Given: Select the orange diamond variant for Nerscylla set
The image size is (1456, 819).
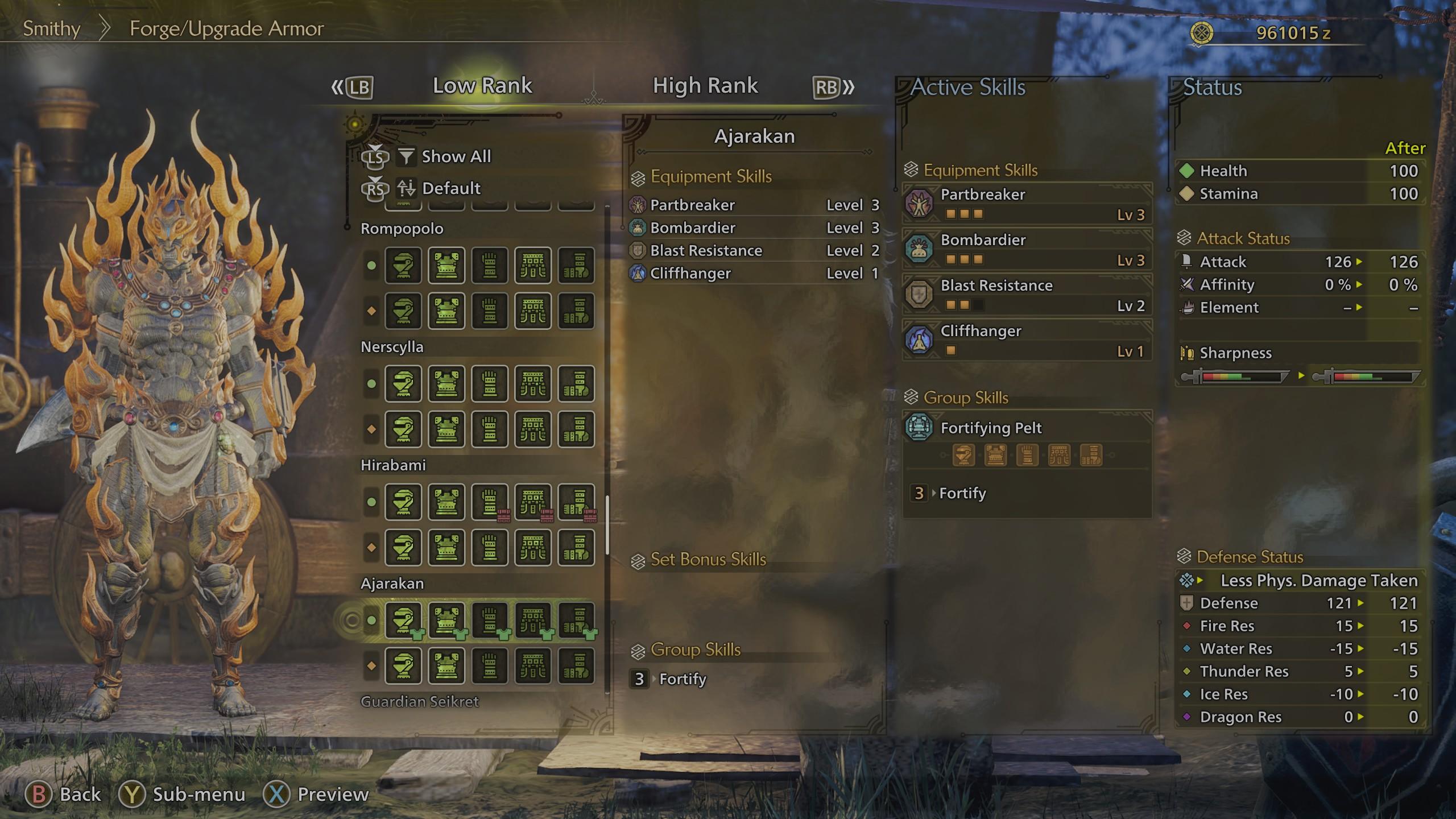Looking at the screenshot, I should coord(370,429).
